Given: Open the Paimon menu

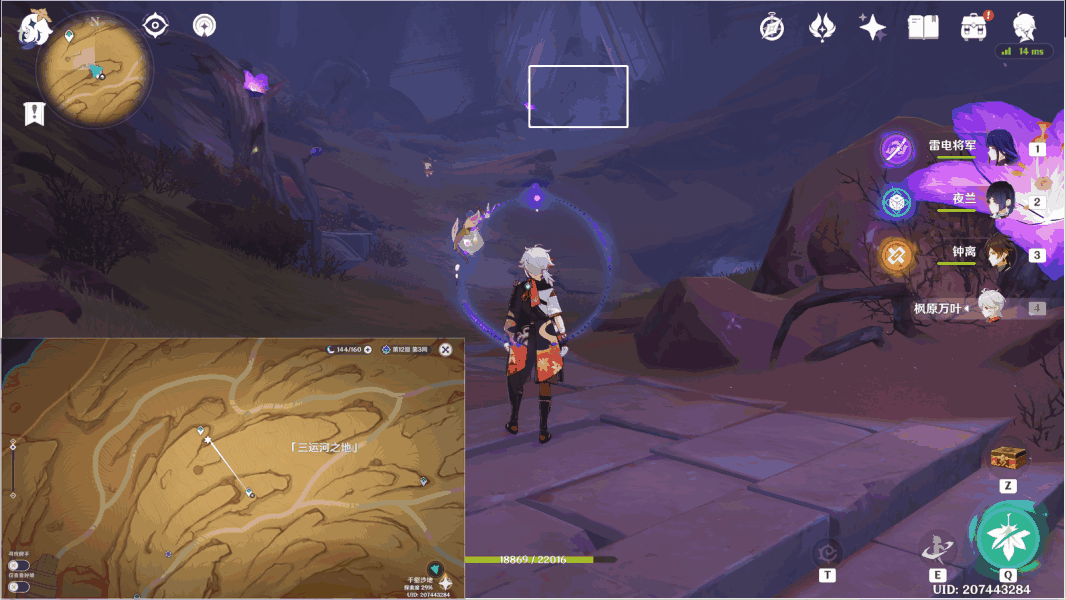Looking at the screenshot, I should coord(32,28).
